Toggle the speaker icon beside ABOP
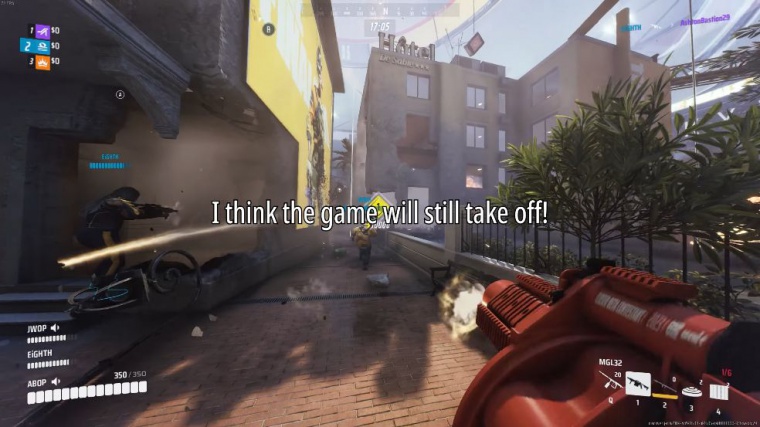Image resolution: width=760 pixels, height=427 pixels. [x=55, y=381]
